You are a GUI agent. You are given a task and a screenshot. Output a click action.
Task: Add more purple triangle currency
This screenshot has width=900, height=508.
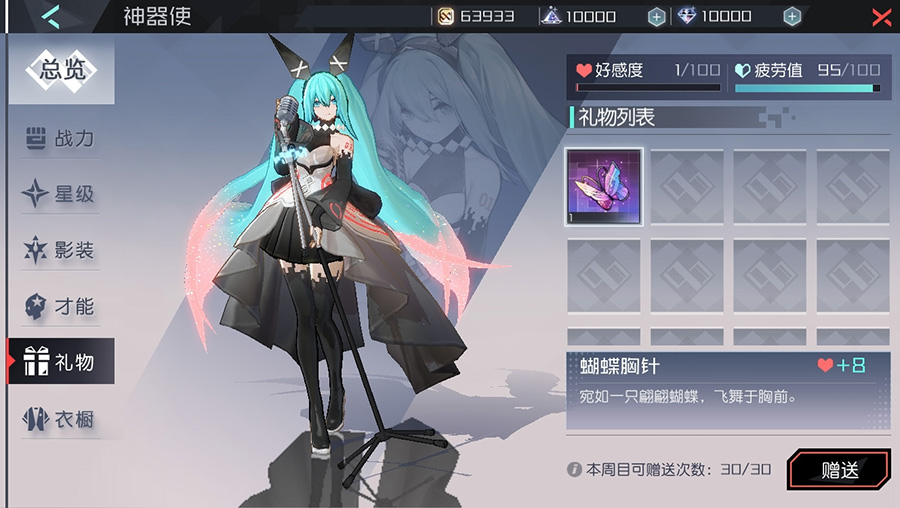tap(656, 16)
